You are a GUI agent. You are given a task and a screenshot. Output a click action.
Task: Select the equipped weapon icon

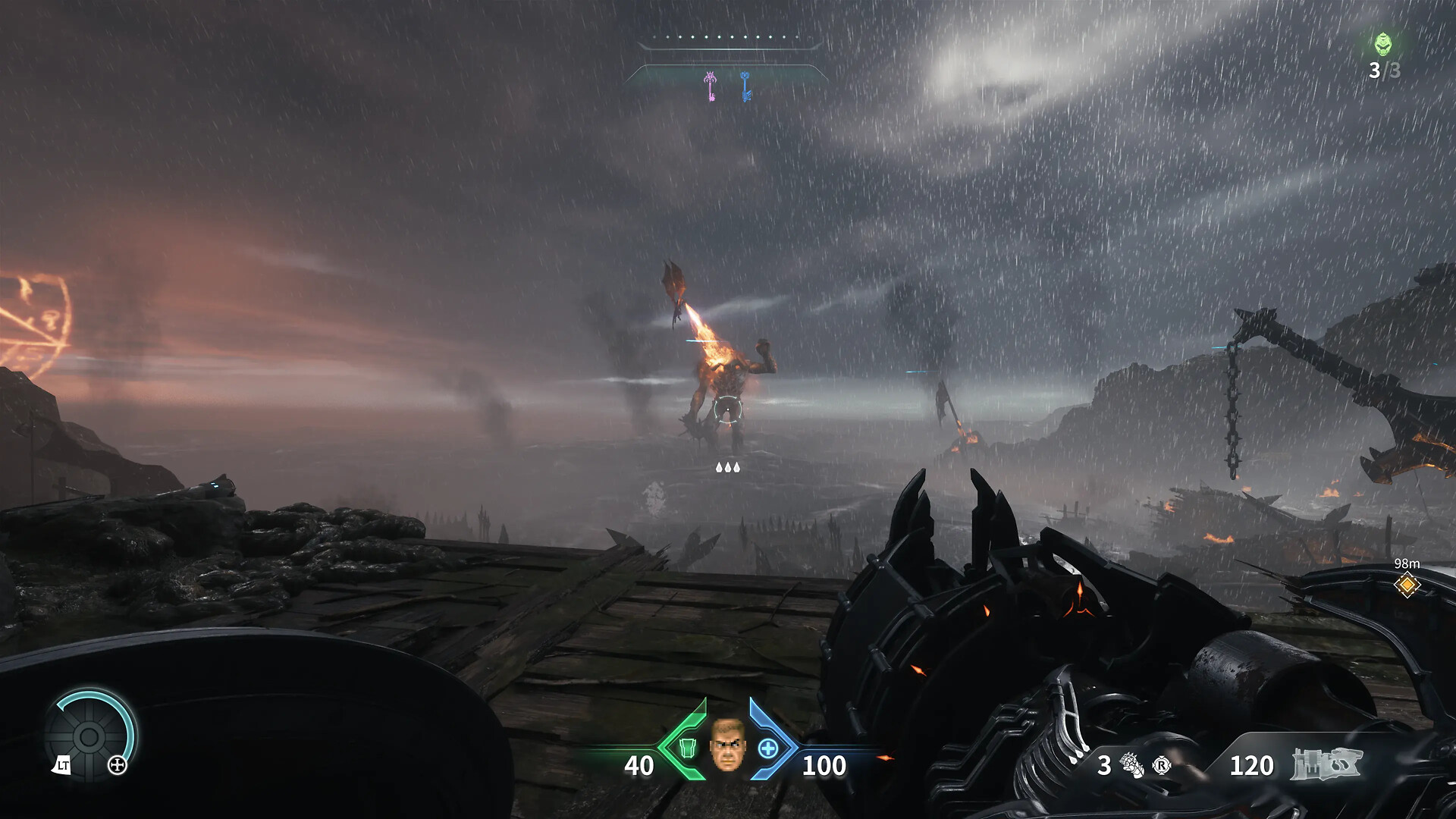click(x=1326, y=764)
